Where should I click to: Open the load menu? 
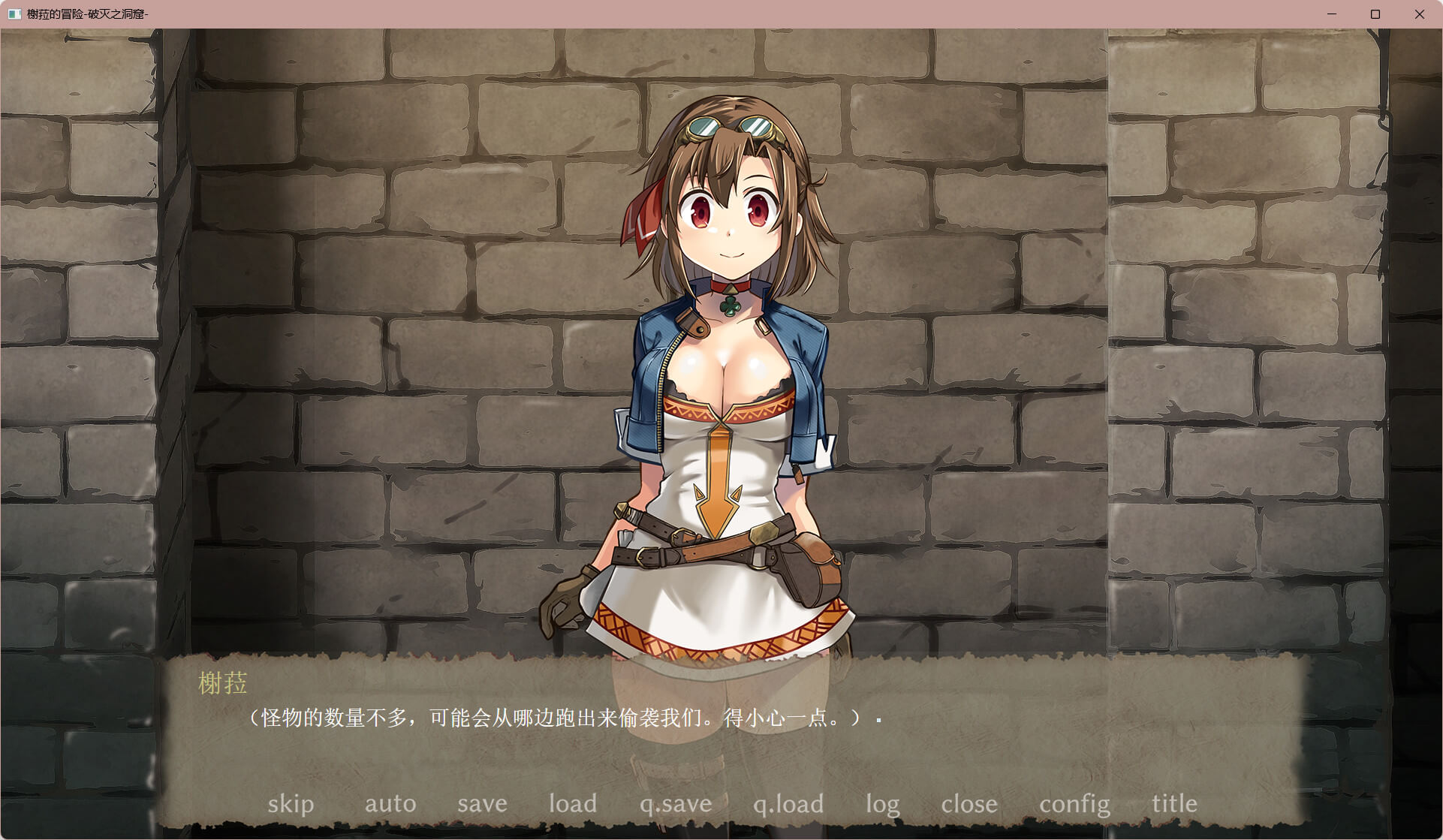573,804
